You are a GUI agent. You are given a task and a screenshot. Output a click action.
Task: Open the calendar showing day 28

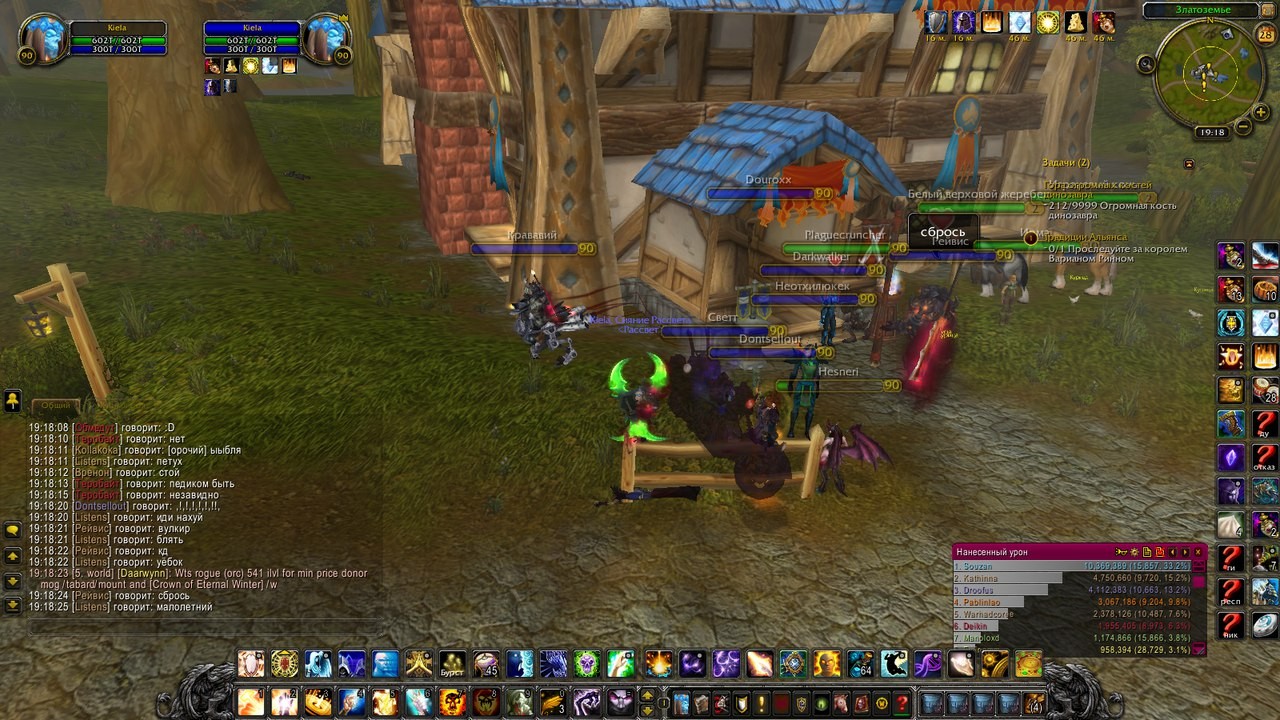[1265, 36]
